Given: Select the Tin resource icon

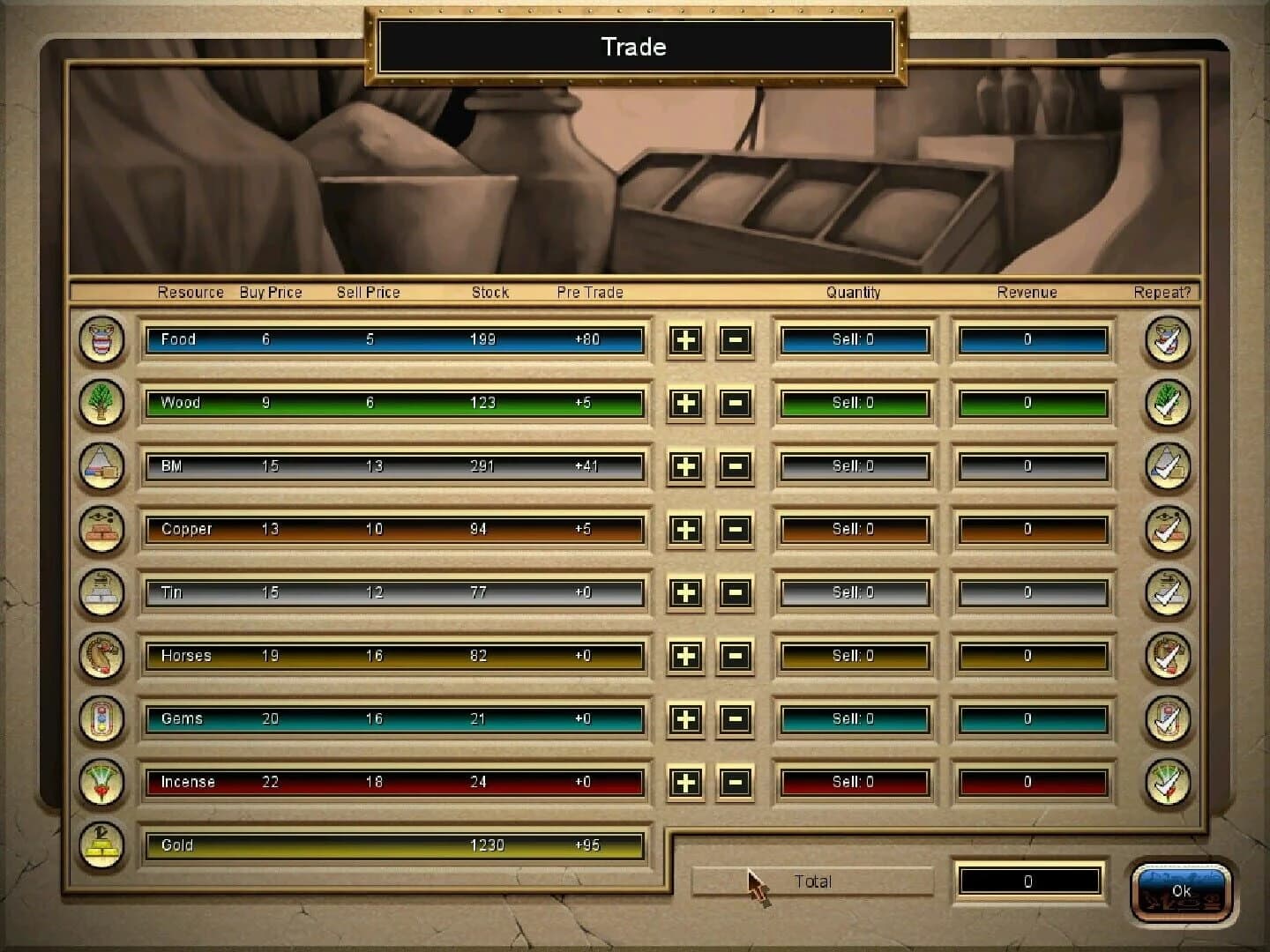Looking at the screenshot, I should [x=100, y=593].
